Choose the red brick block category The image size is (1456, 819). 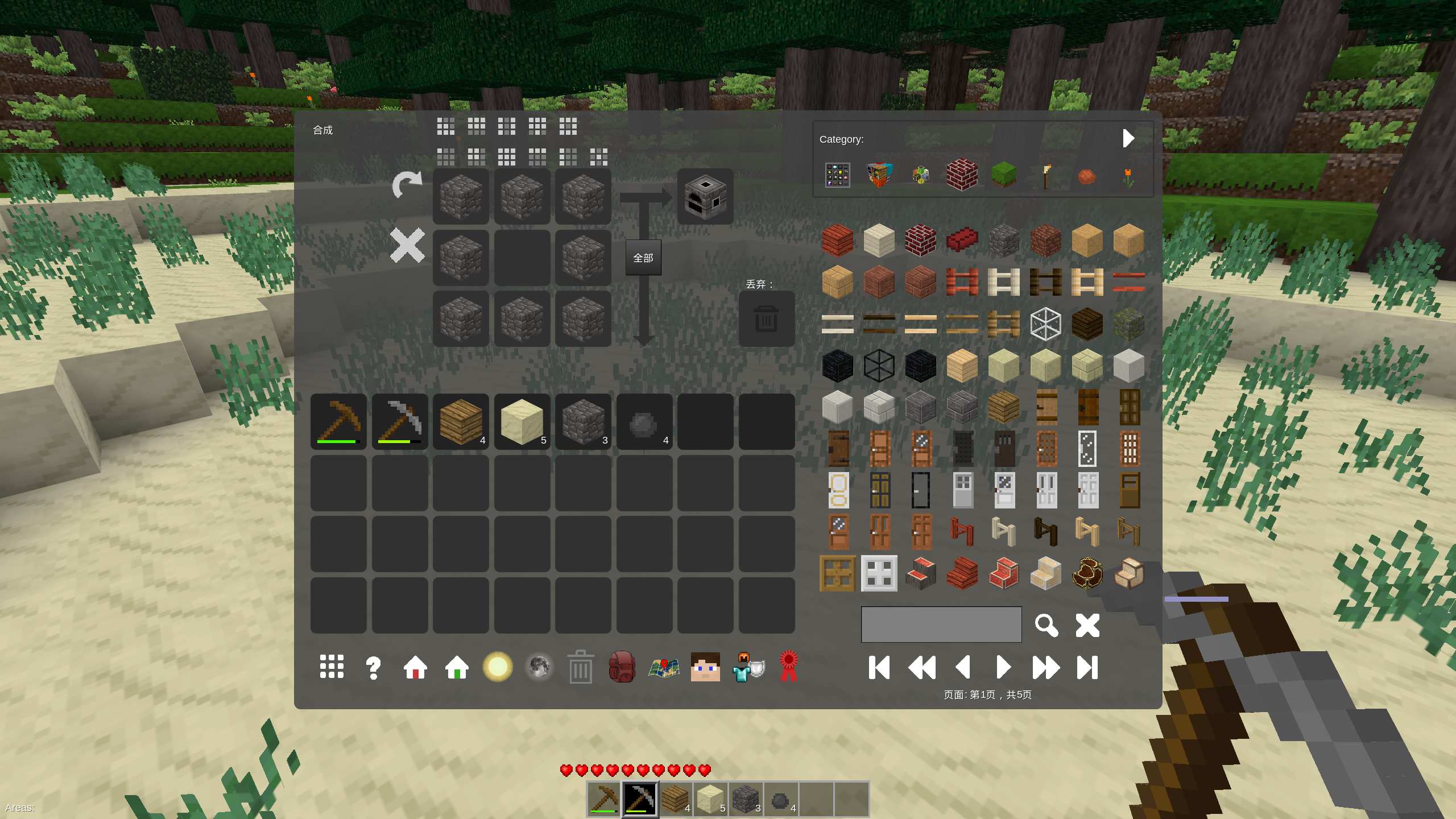point(962,175)
